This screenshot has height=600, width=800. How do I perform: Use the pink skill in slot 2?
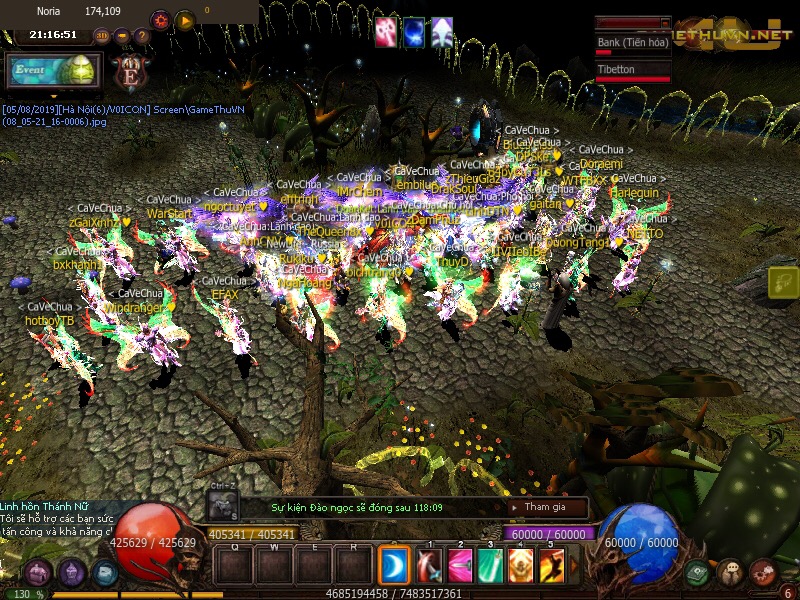(460, 567)
